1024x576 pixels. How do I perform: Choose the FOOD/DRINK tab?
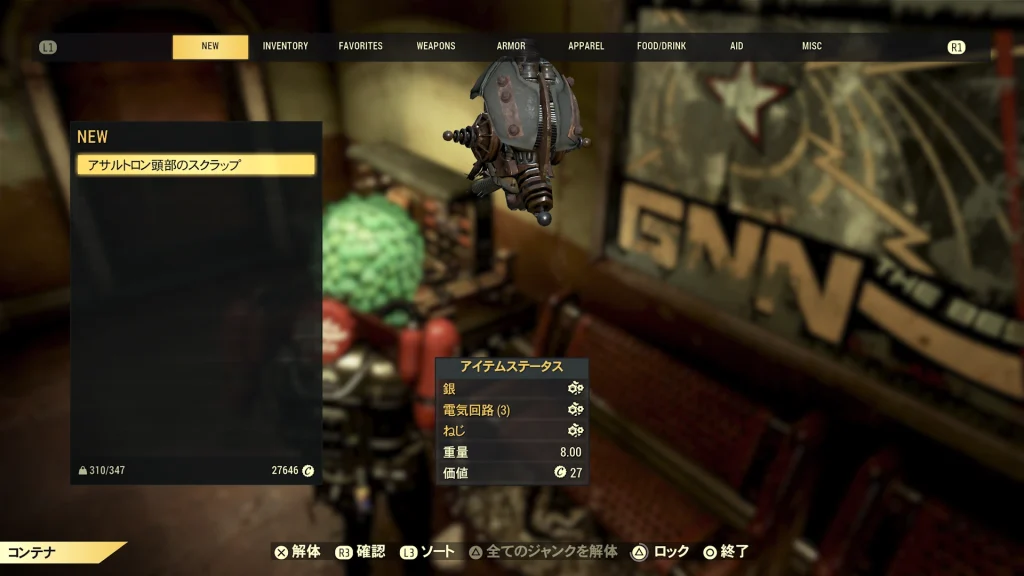point(662,46)
